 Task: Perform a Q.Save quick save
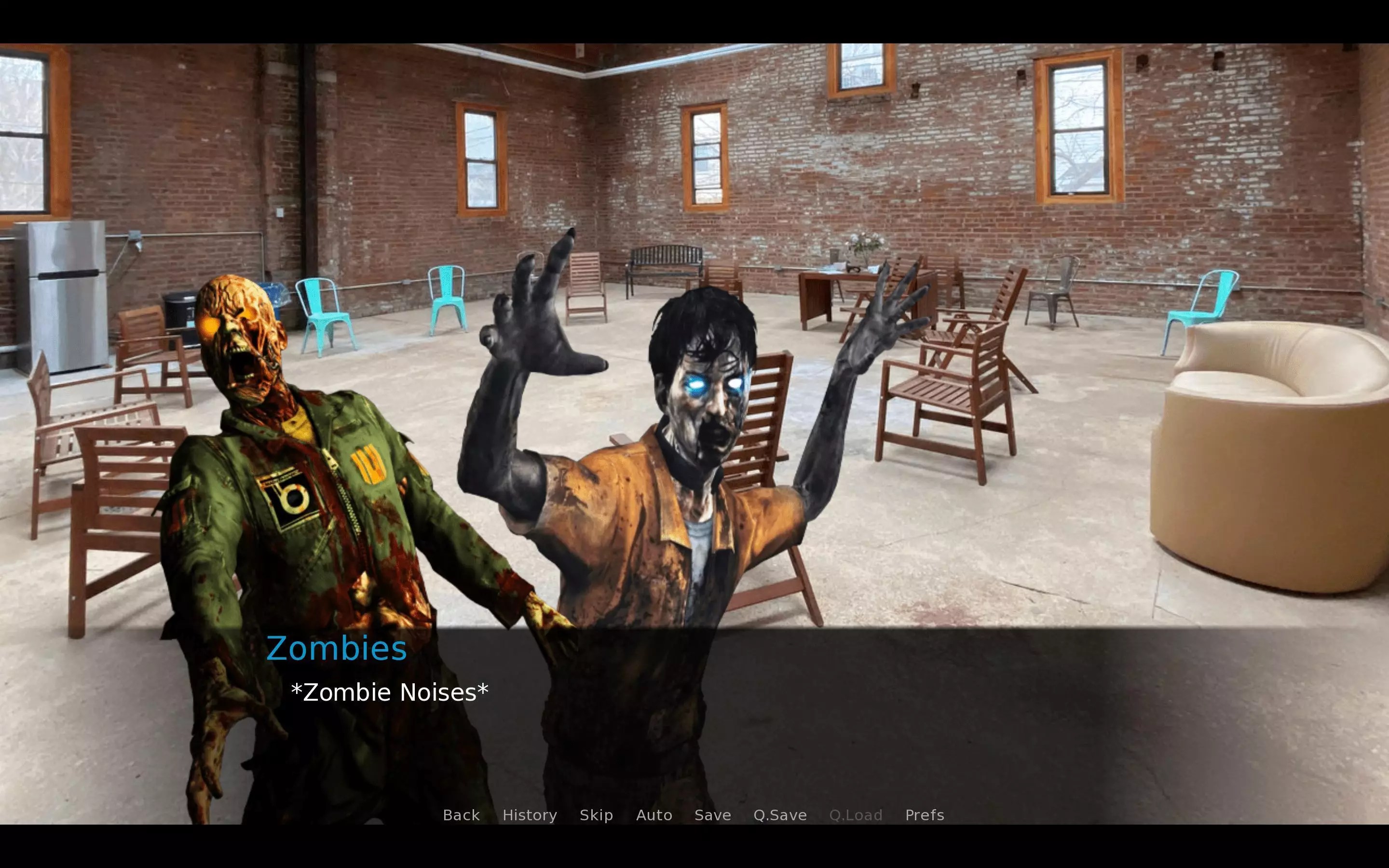click(x=779, y=815)
